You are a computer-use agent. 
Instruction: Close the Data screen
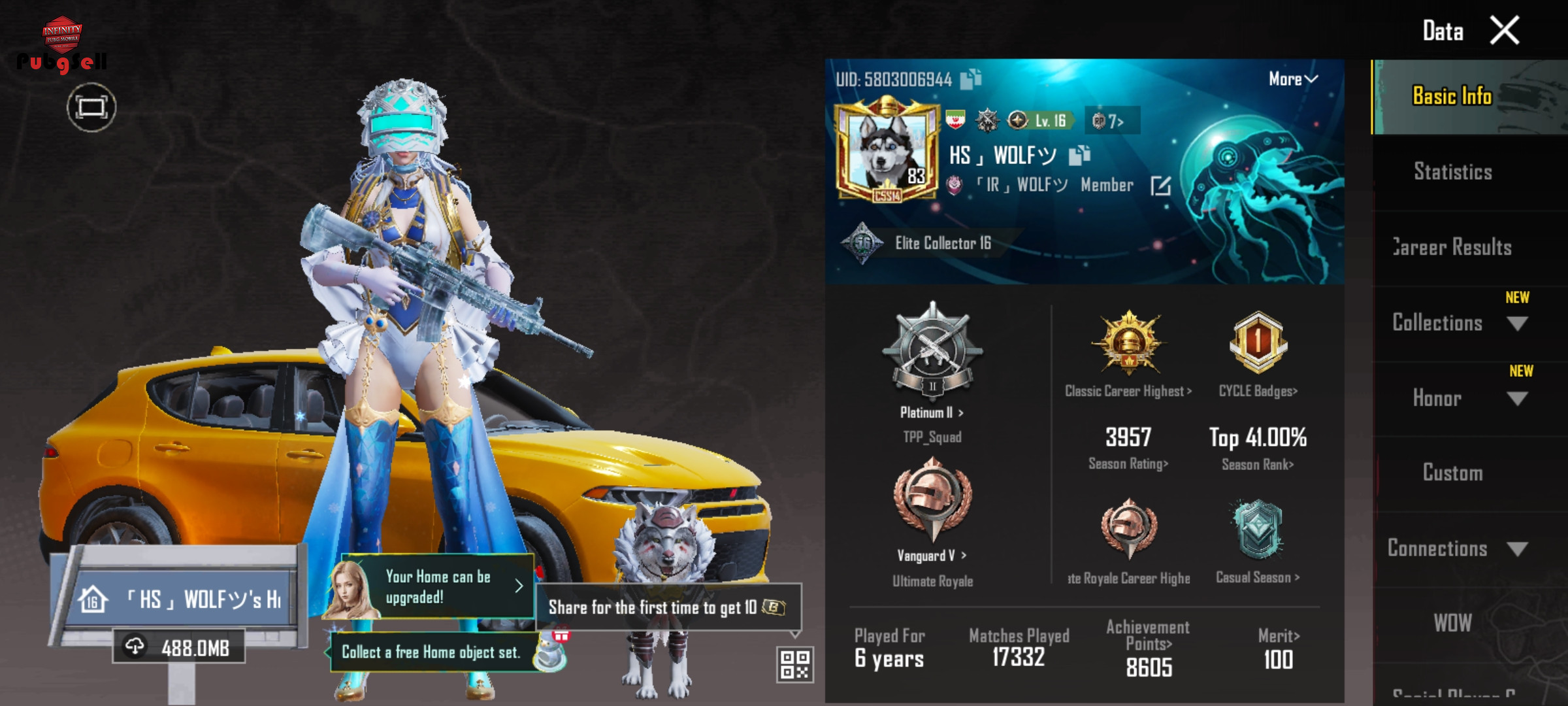tap(1504, 31)
